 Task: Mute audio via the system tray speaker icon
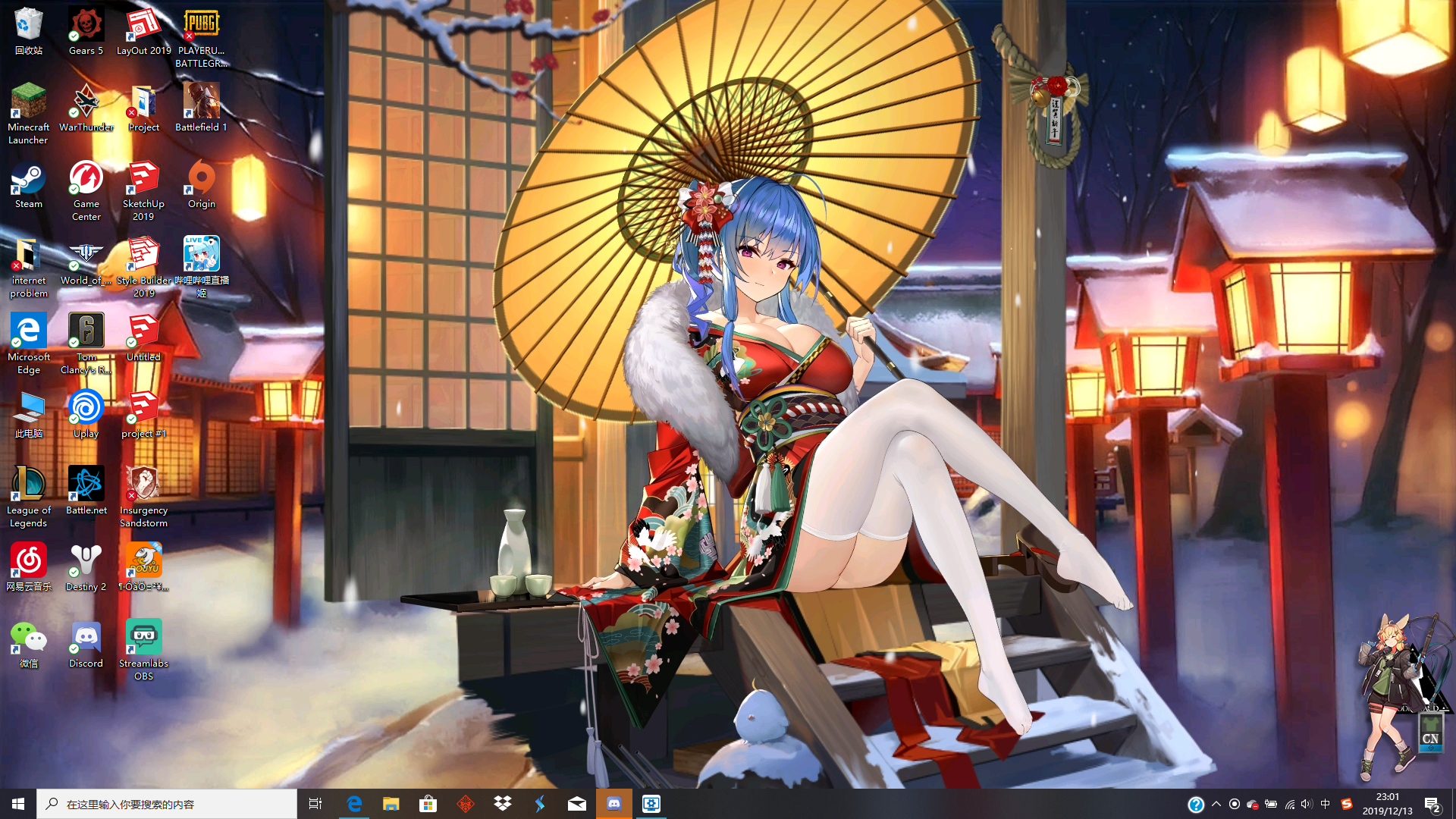click(x=1307, y=803)
